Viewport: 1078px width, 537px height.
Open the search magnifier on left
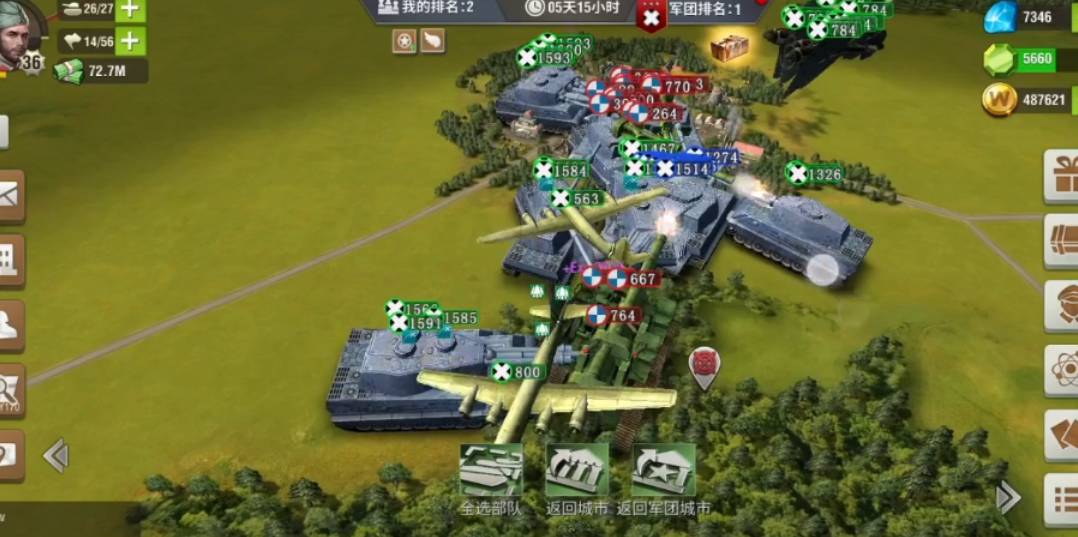pyautogui.click(x=9, y=390)
